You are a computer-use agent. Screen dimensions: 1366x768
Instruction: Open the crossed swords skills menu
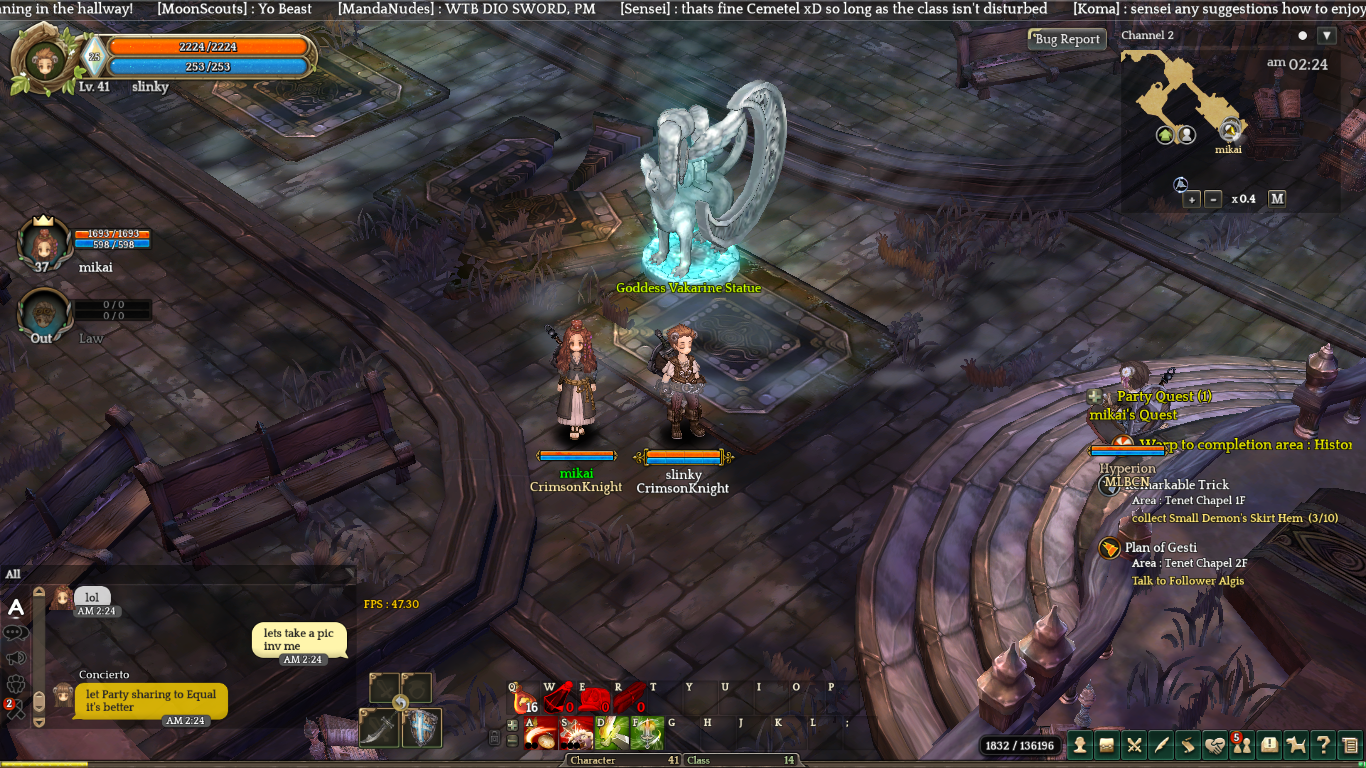[1134, 744]
